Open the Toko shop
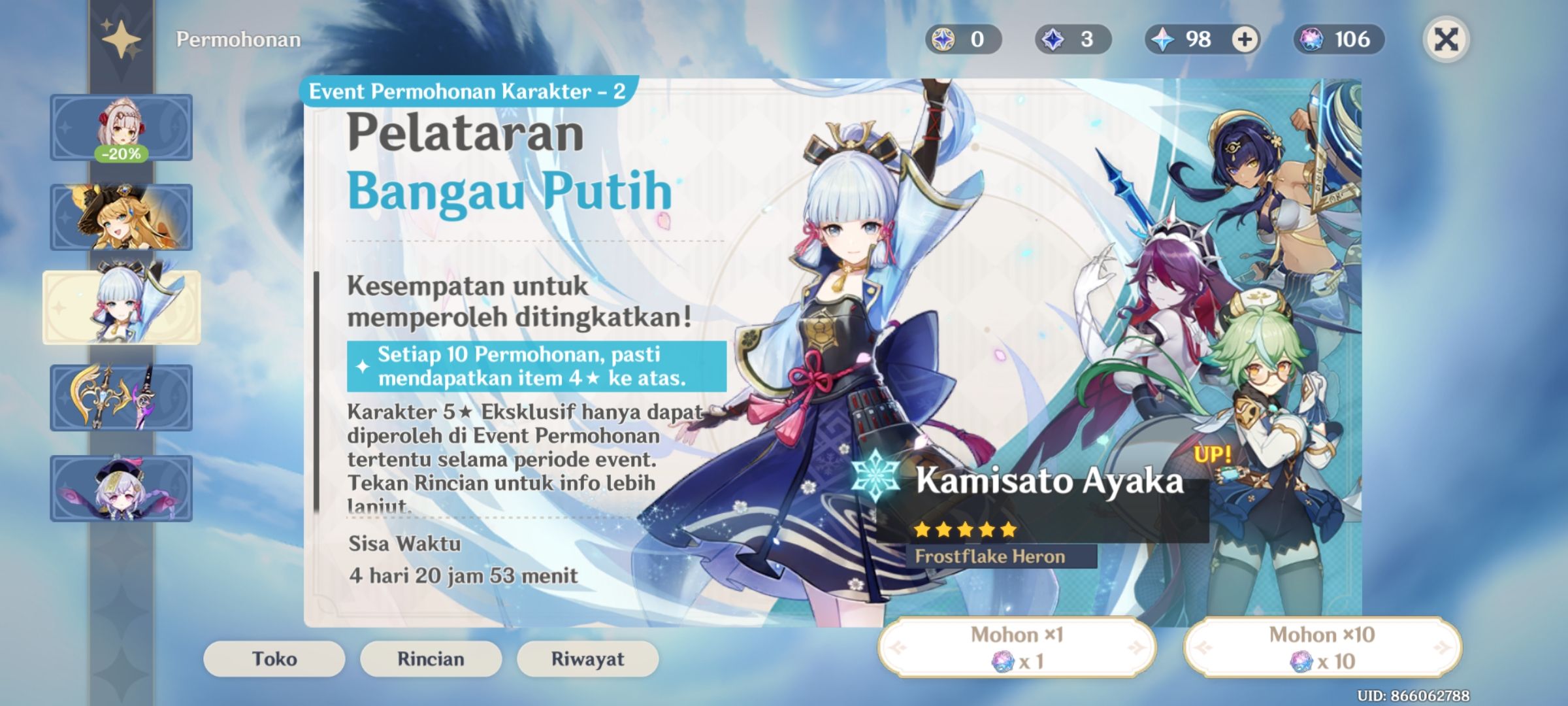 [274, 659]
